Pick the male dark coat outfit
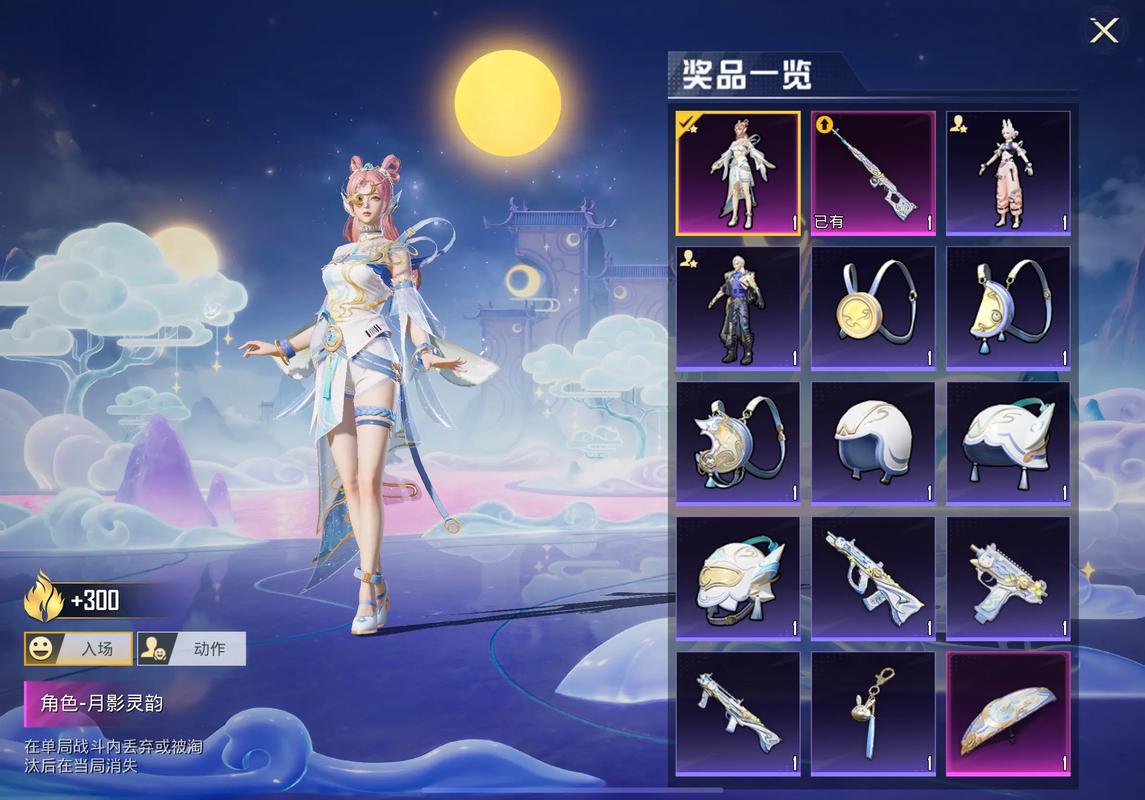Viewport: 1145px width, 800px height. (x=738, y=308)
